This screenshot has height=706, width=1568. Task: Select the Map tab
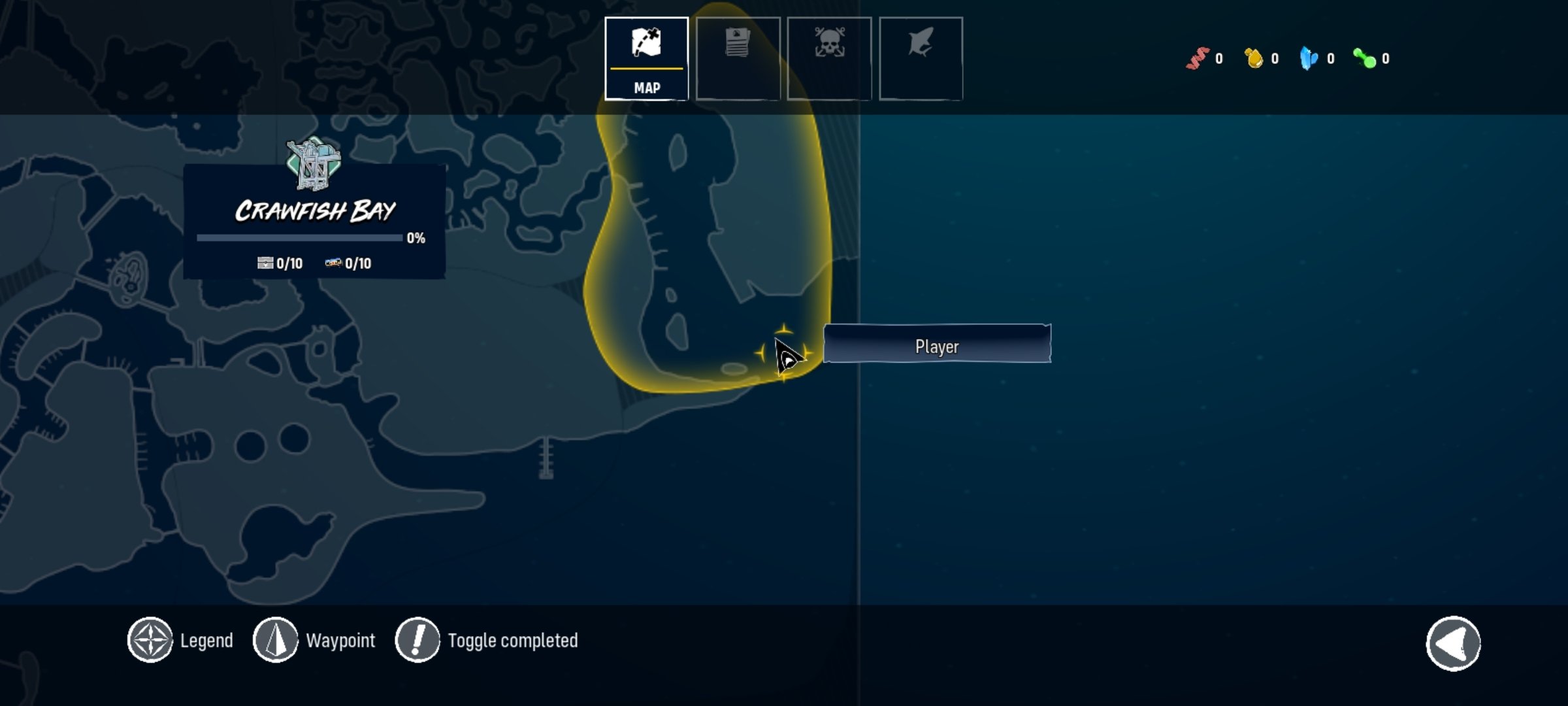646,59
